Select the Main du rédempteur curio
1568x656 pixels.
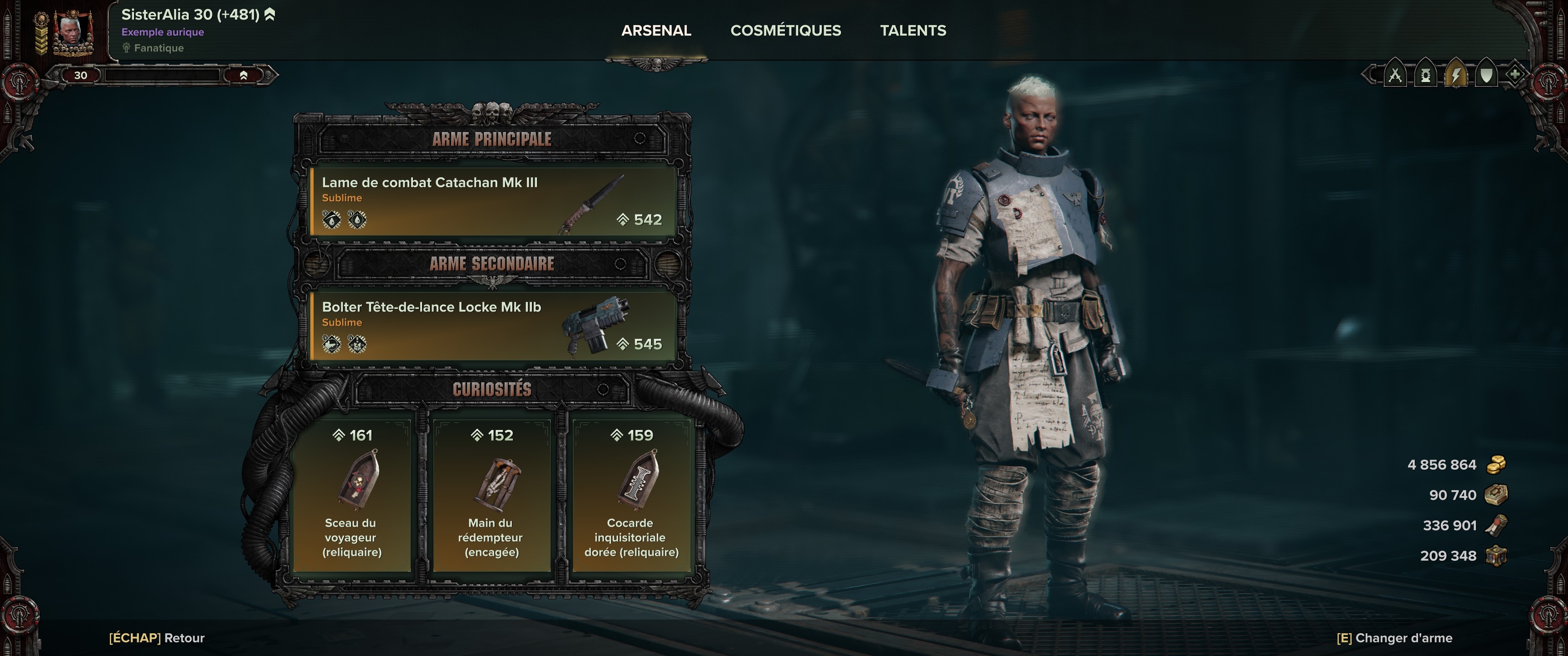pyautogui.click(x=491, y=496)
